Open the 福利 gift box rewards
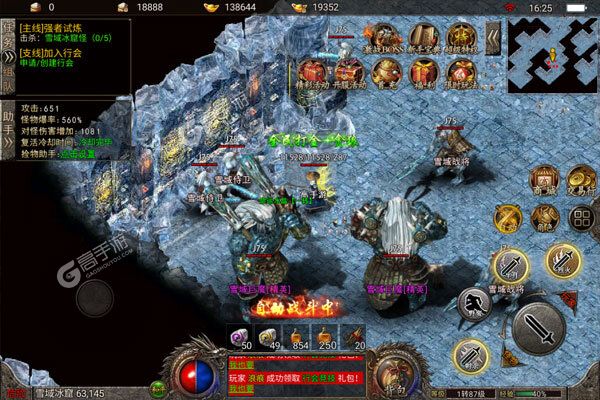 click(x=419, y=73)
